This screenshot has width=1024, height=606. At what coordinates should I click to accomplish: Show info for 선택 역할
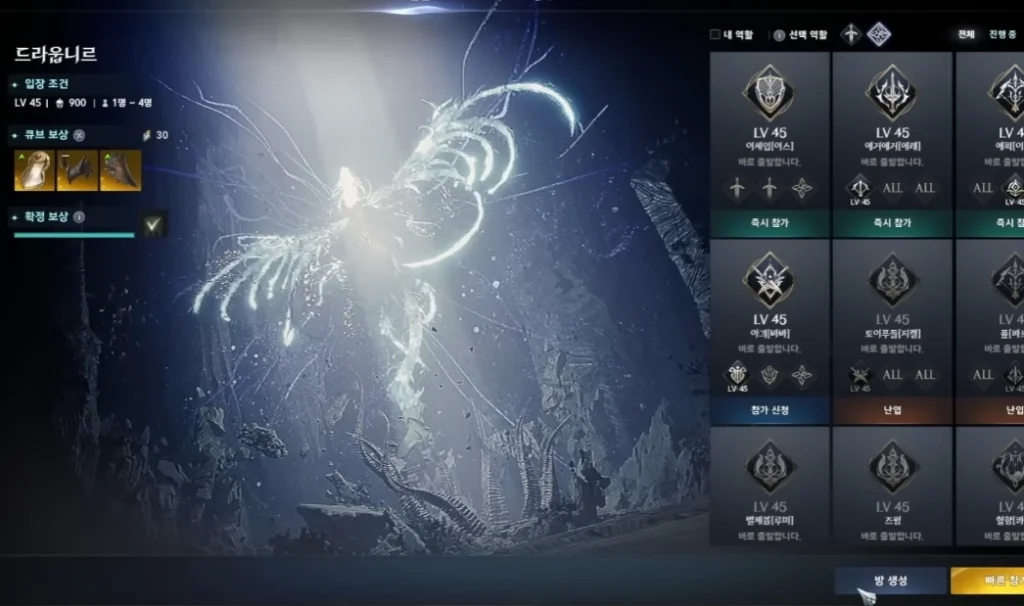[779, 34]
